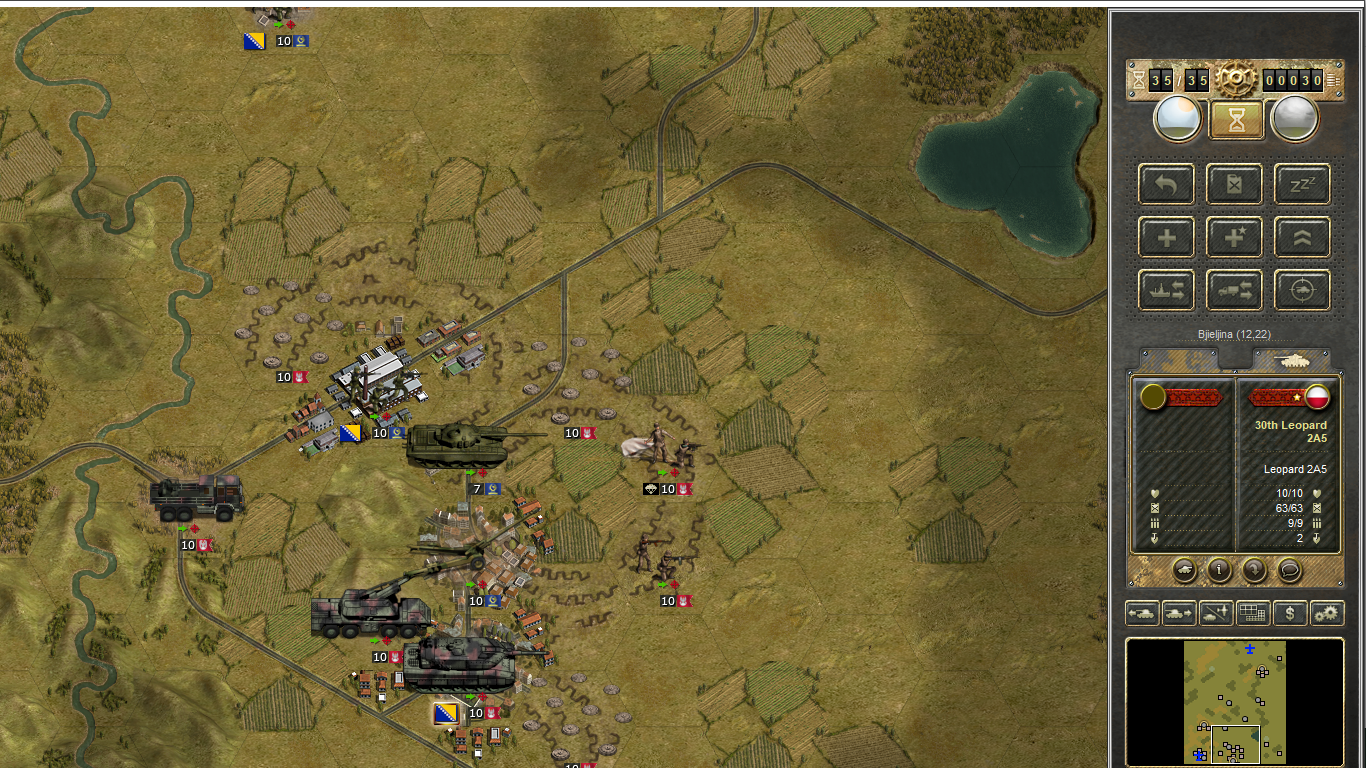This screenshot has height=768, width=1366.
Task: Activate the tank crosshair button
Action: 1302,291
